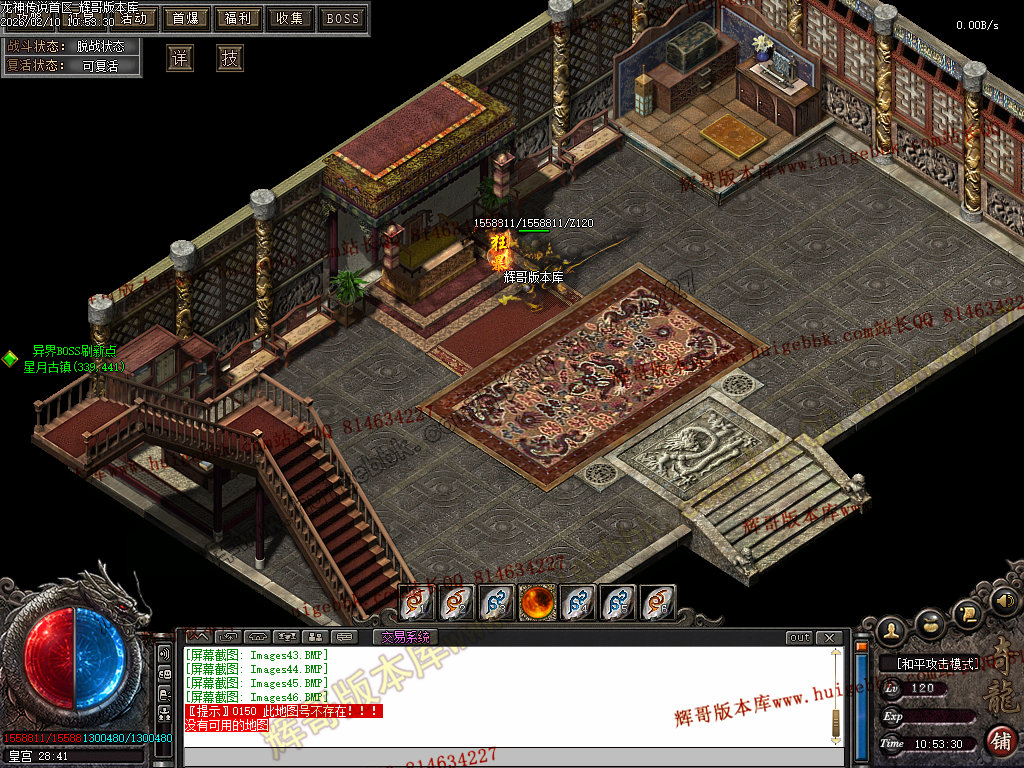Open the BOSS menu

click(343, 18)
